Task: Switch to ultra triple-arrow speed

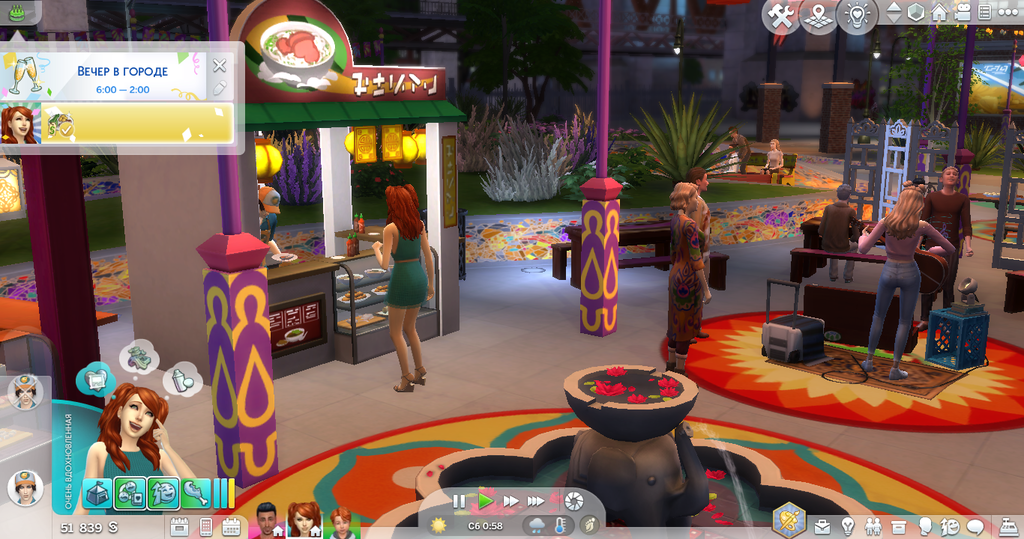Action: (537, 501)
